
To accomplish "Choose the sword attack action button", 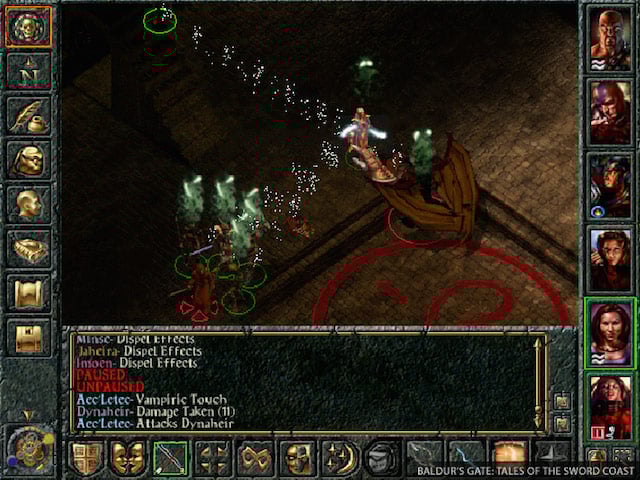I will point(170,458).
